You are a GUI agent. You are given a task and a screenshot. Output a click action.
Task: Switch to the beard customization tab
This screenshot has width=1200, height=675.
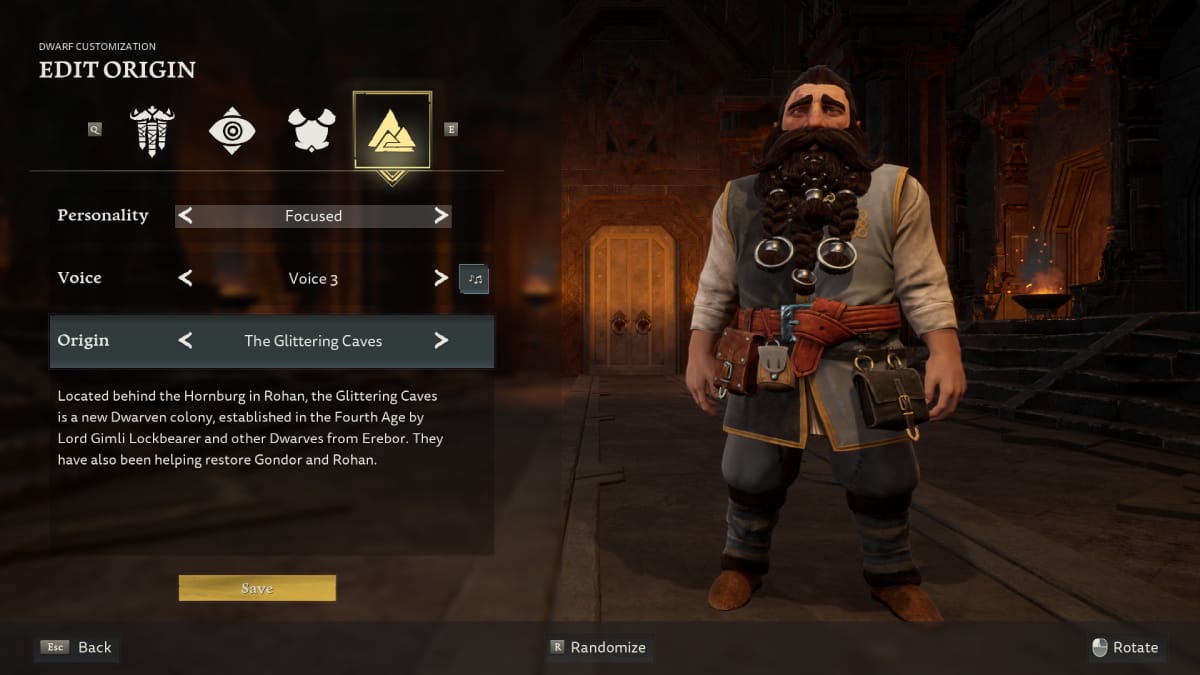click(x=152, y=130)
